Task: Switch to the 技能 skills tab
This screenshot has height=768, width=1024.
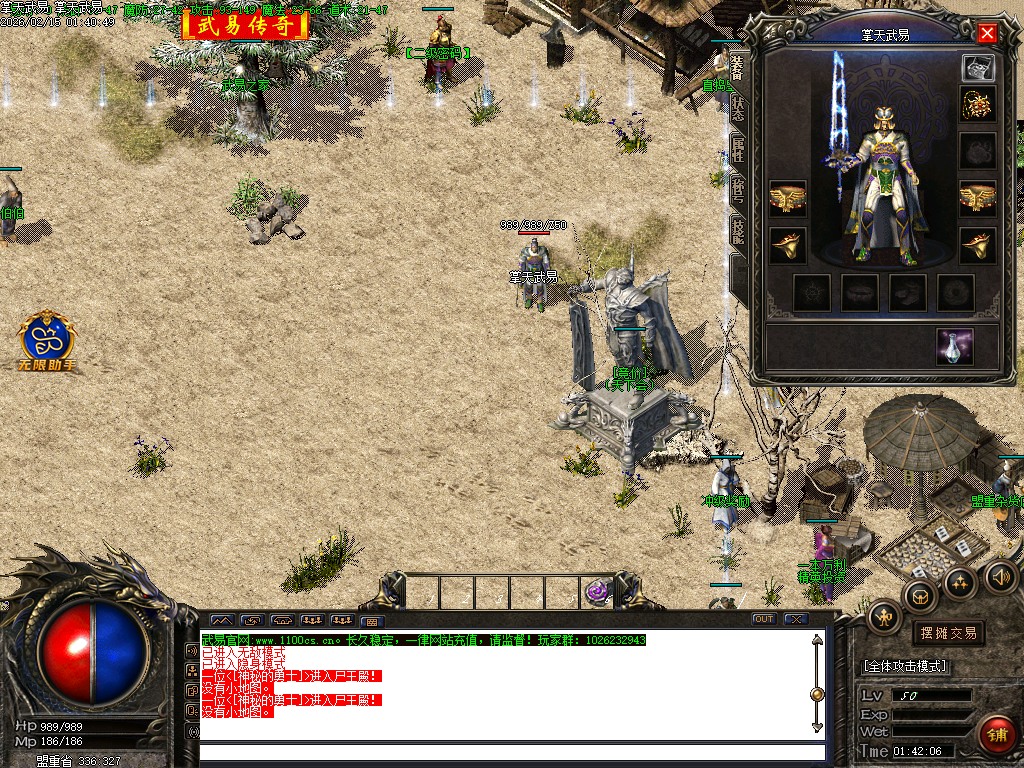Action: pyautogui.click(x=737, y=231)
